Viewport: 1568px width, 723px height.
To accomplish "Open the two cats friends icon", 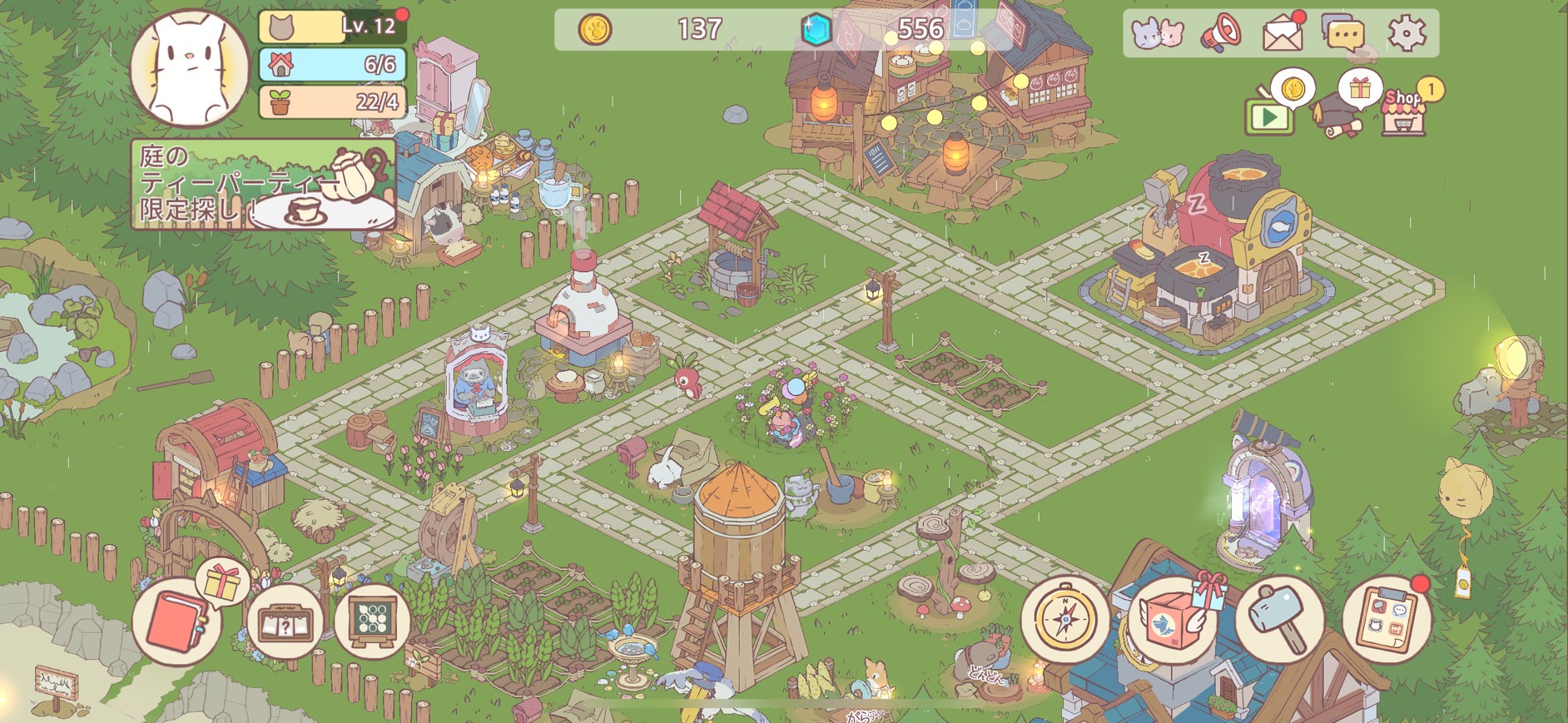I will pyautogui.click(x=1158, y=33).
